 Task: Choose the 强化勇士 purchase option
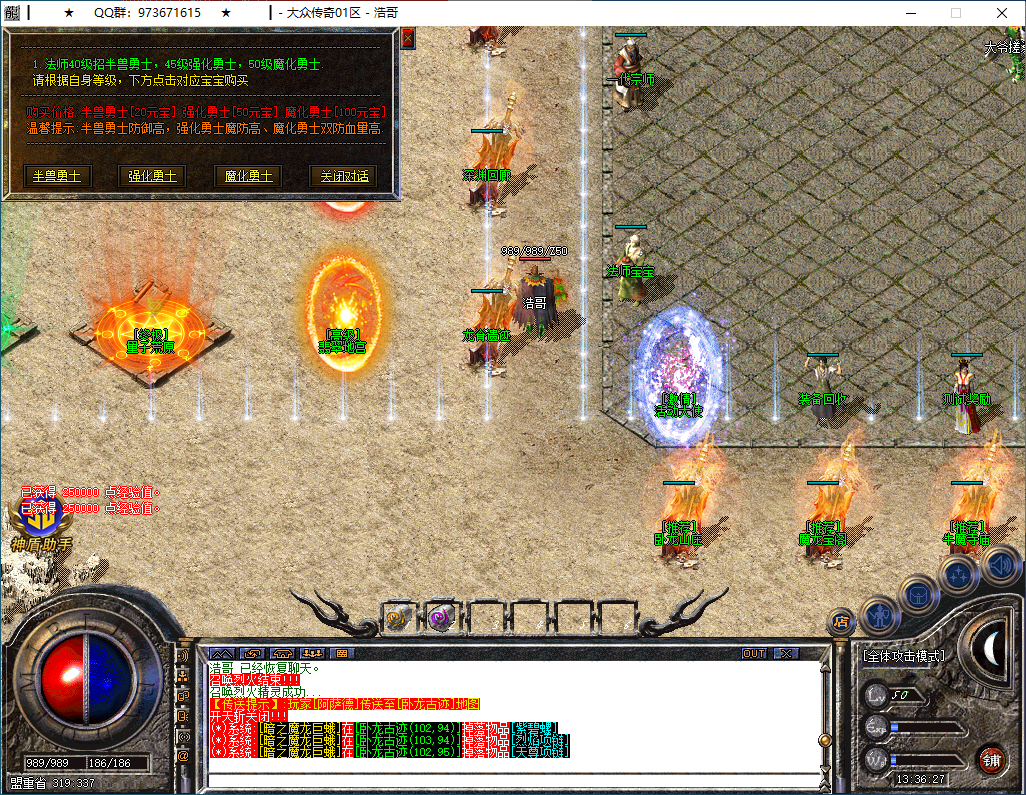(x=152, y=176)
